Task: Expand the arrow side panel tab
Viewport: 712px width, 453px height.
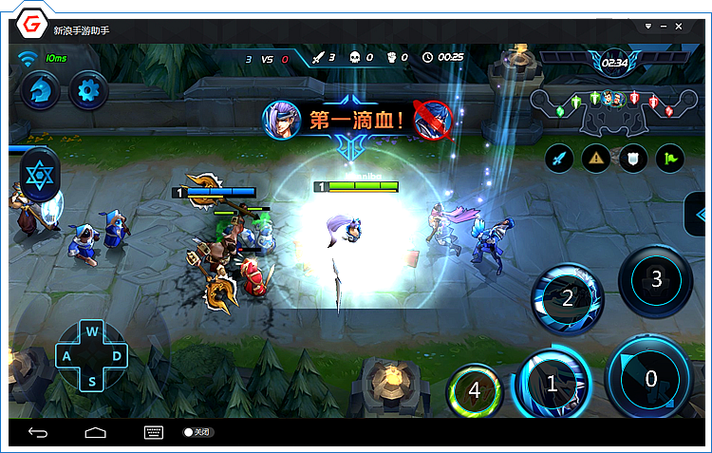Action: pos(699,213)
